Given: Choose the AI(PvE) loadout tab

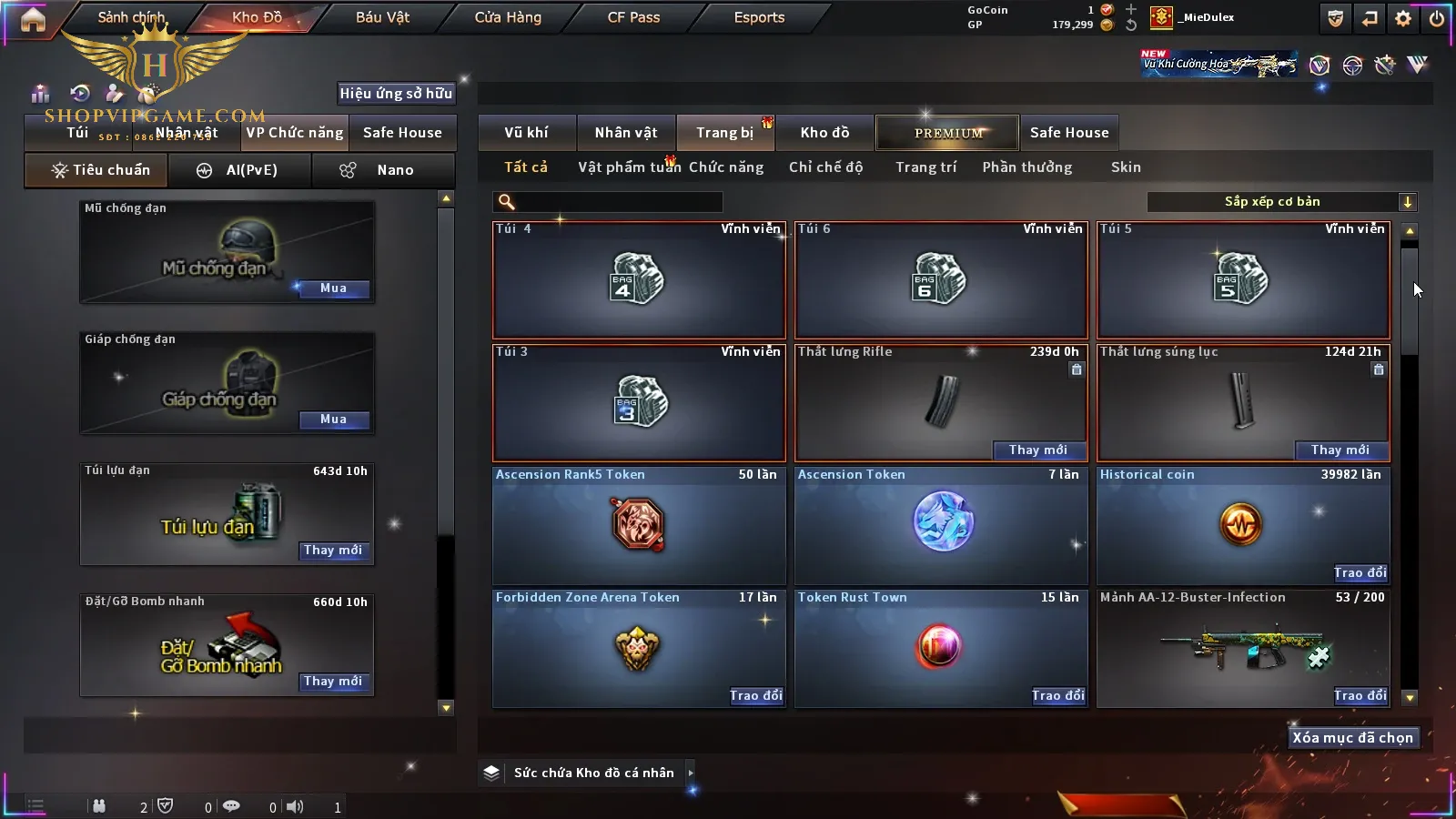Looking at the screenshot, I should click(239, 170).
